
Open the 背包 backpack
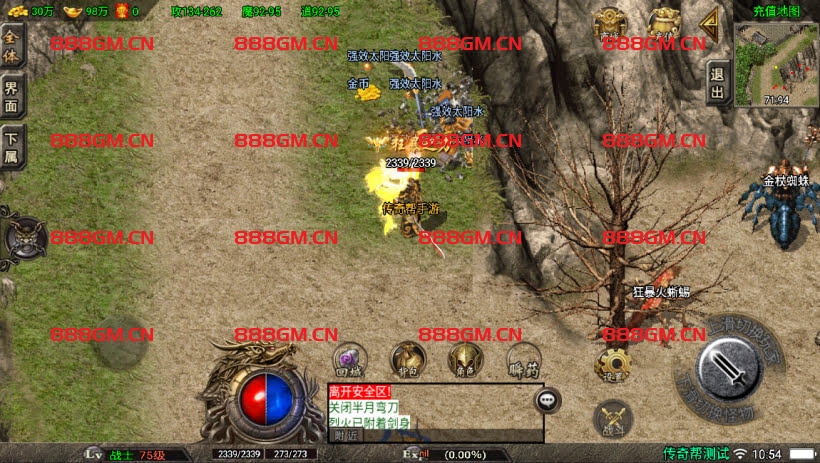407,359
